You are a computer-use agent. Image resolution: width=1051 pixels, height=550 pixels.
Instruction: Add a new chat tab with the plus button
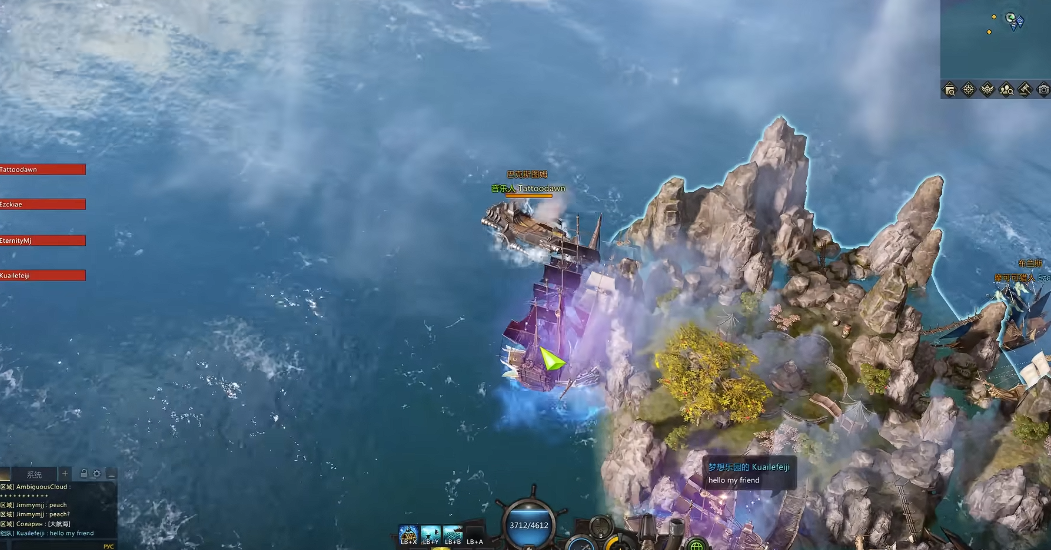[x=65, y=473]
